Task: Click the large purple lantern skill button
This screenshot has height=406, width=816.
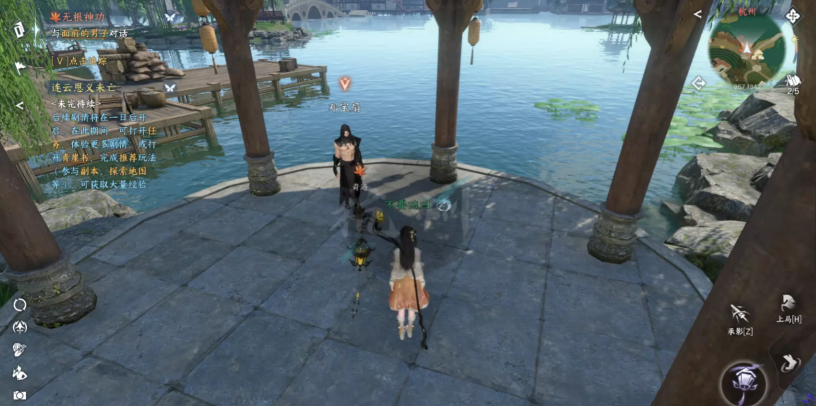Action: 744,382
